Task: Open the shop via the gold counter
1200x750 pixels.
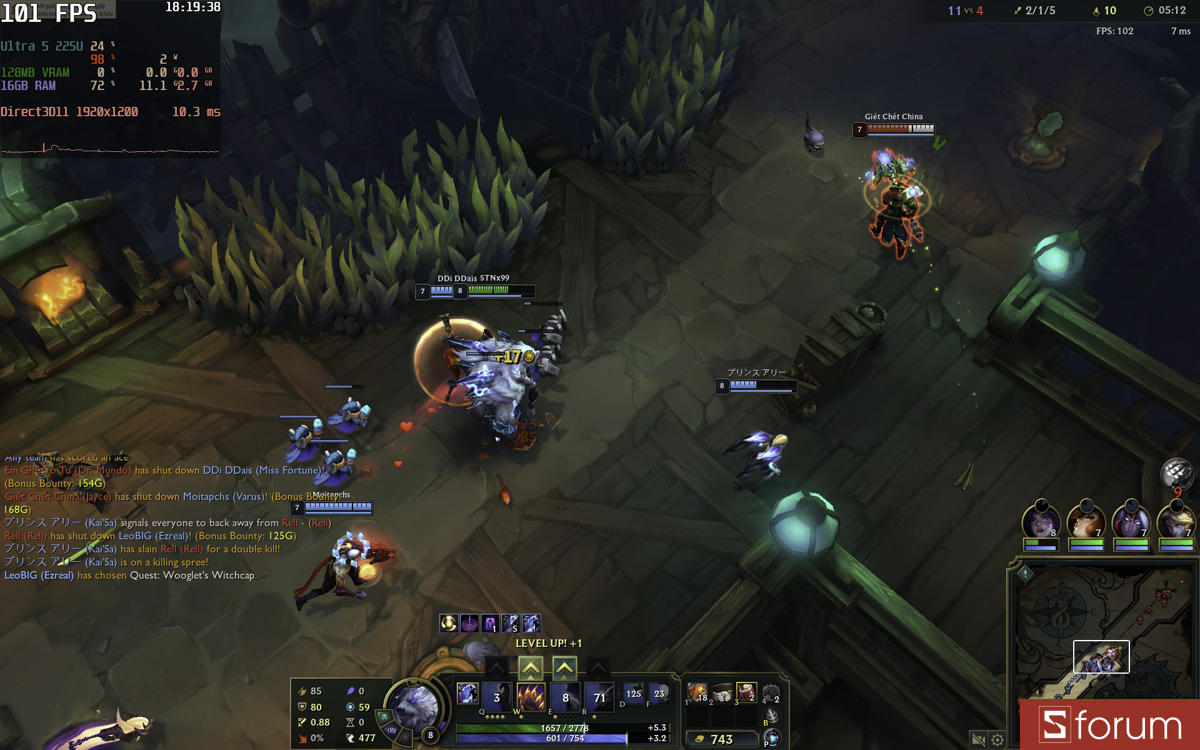Action: [721, 739]
